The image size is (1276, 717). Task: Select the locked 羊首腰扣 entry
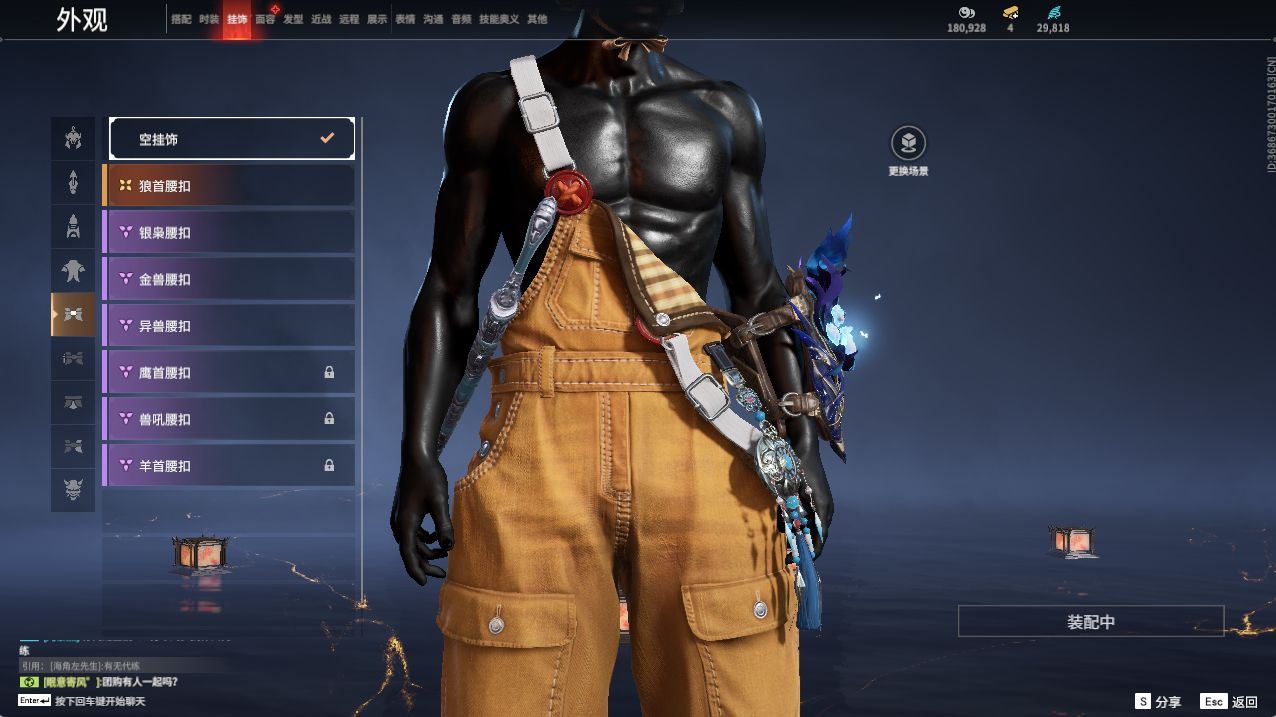coord(229,465)
